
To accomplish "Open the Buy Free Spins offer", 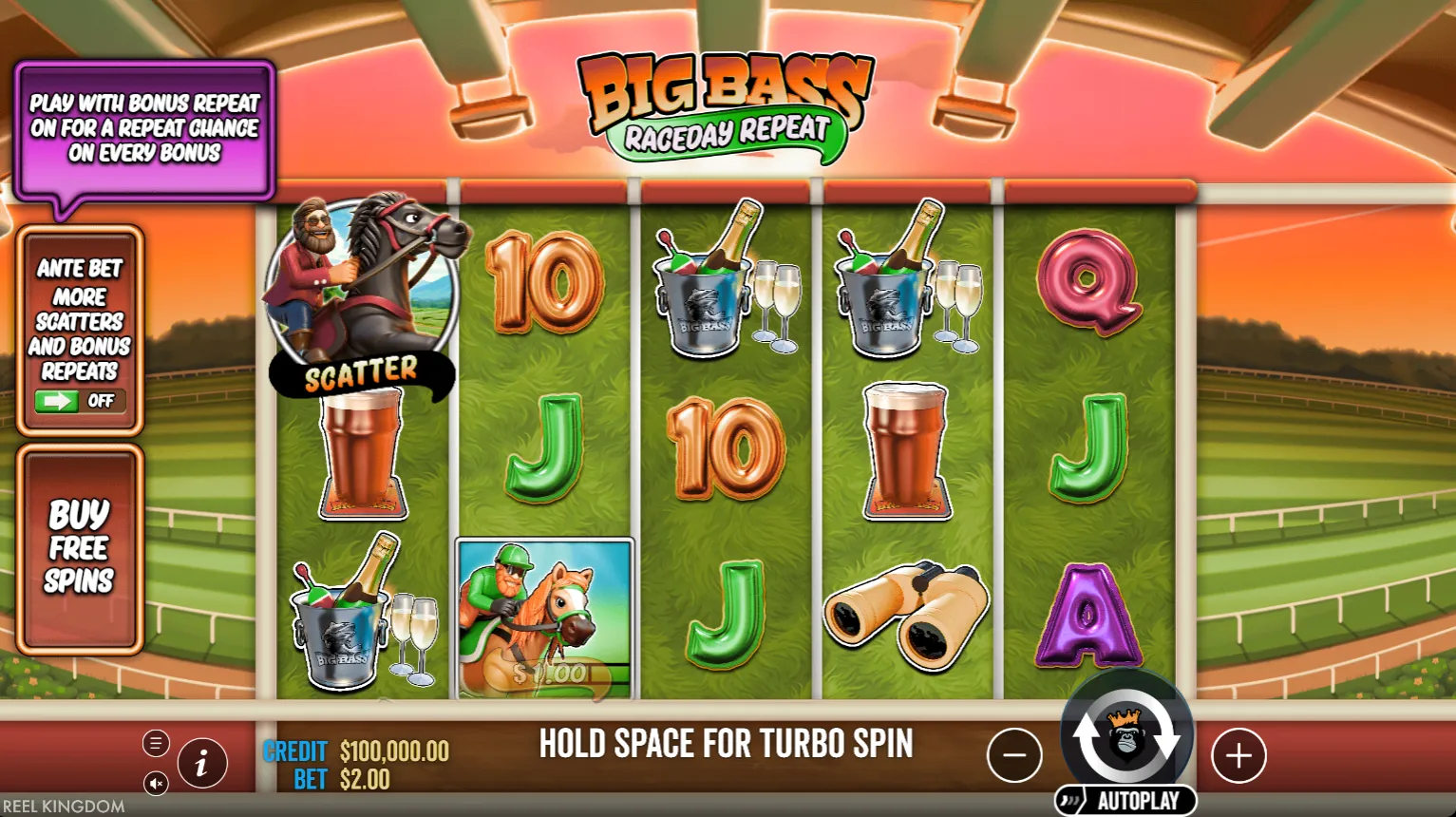I will coord(80,548).
